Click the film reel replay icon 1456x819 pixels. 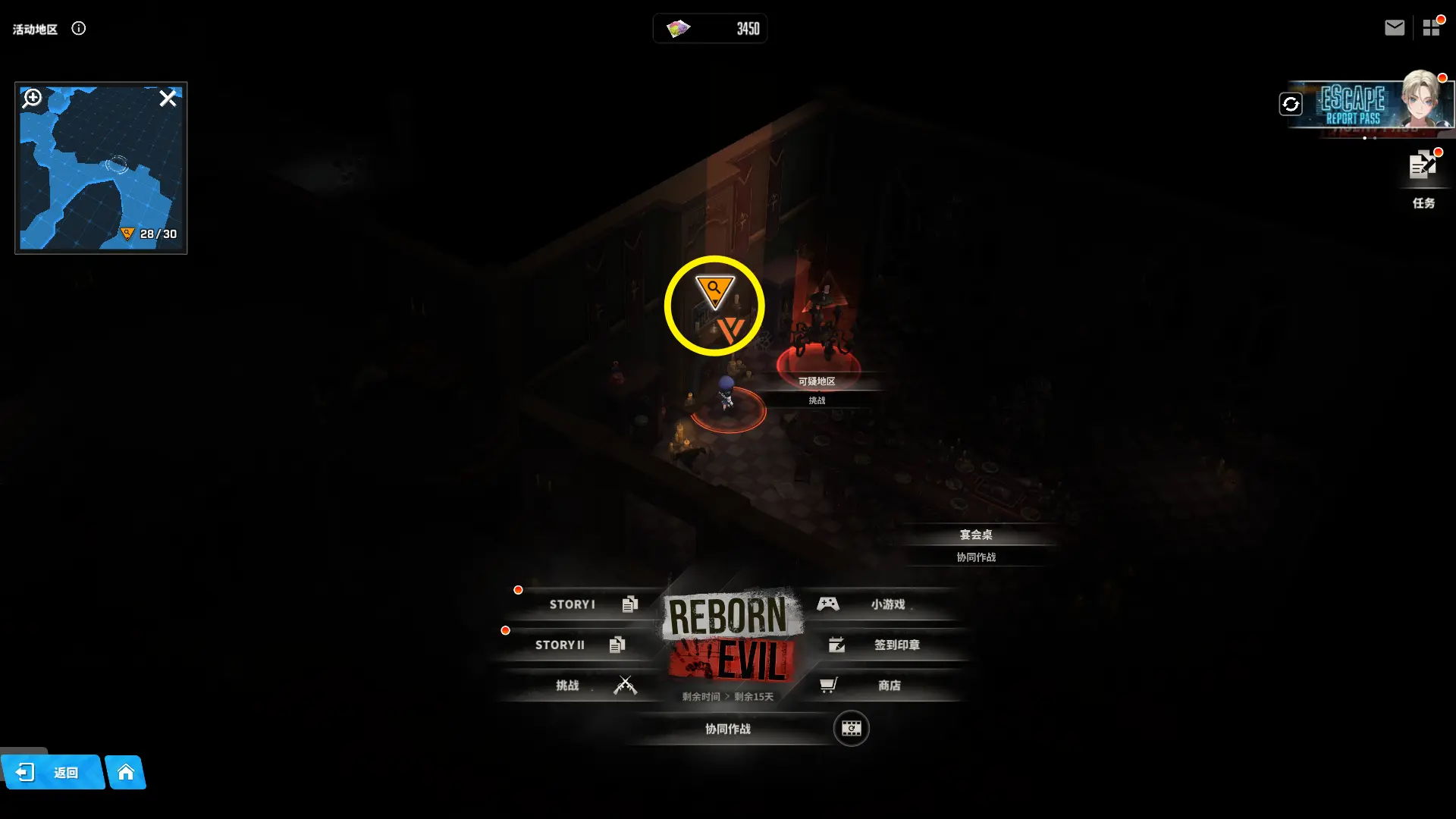pos(851,729)
